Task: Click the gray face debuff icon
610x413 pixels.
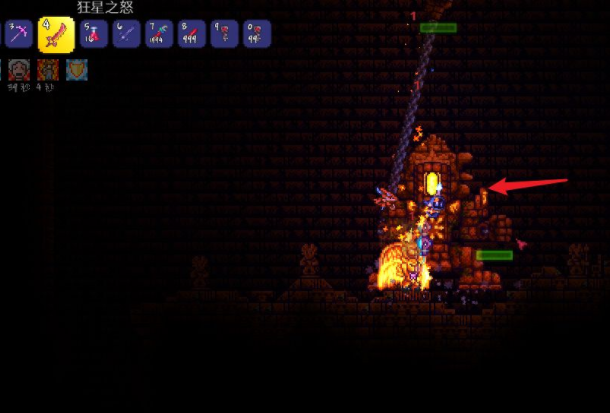Action: click(19, 70)
